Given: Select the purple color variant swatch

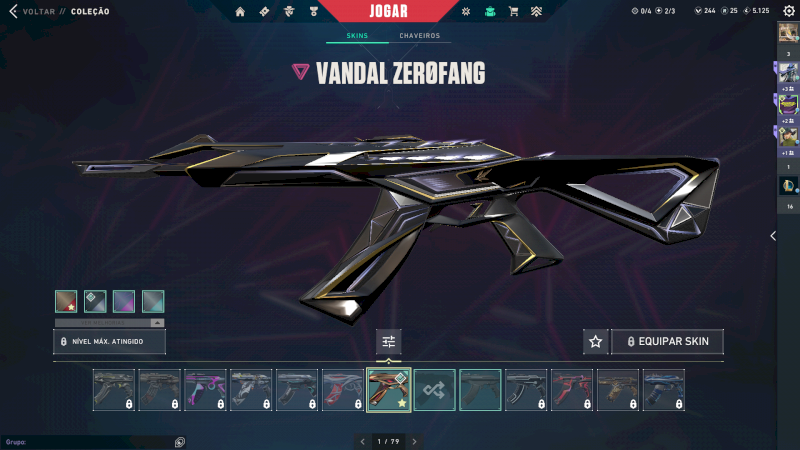Looking at the screenshot, I should coord(124,301).
